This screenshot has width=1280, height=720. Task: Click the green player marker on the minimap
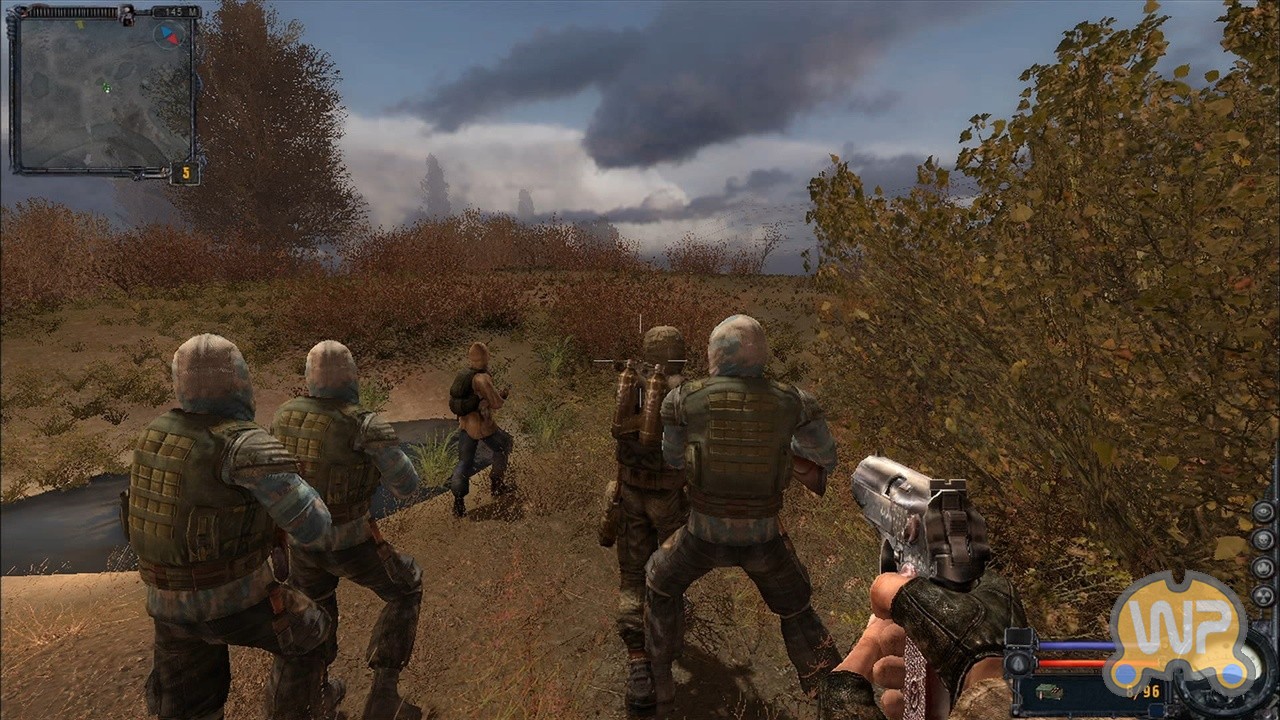(x=106, y=87)
